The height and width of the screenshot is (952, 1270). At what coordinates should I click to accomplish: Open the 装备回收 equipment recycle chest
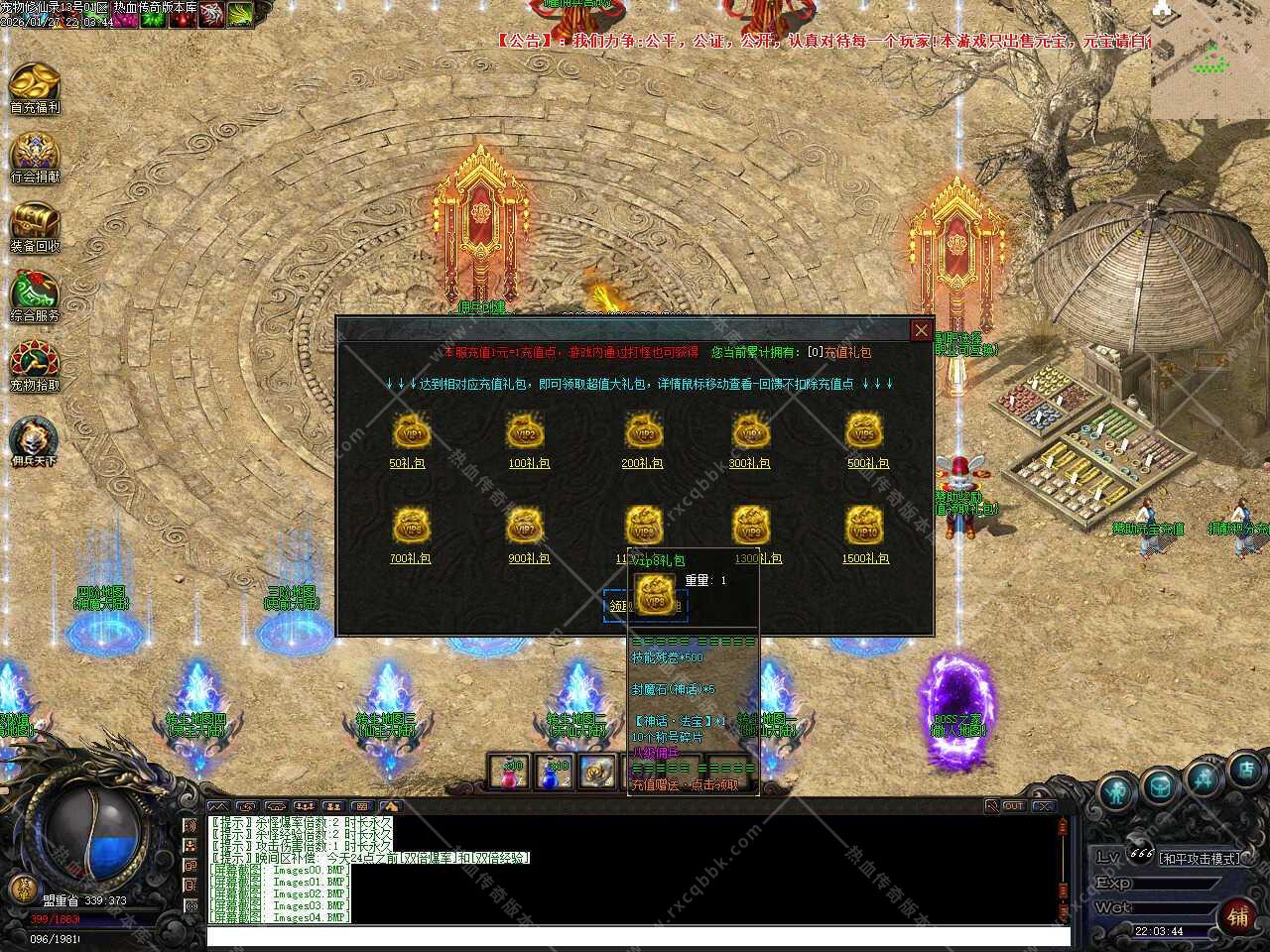click(x=35, y=226)
